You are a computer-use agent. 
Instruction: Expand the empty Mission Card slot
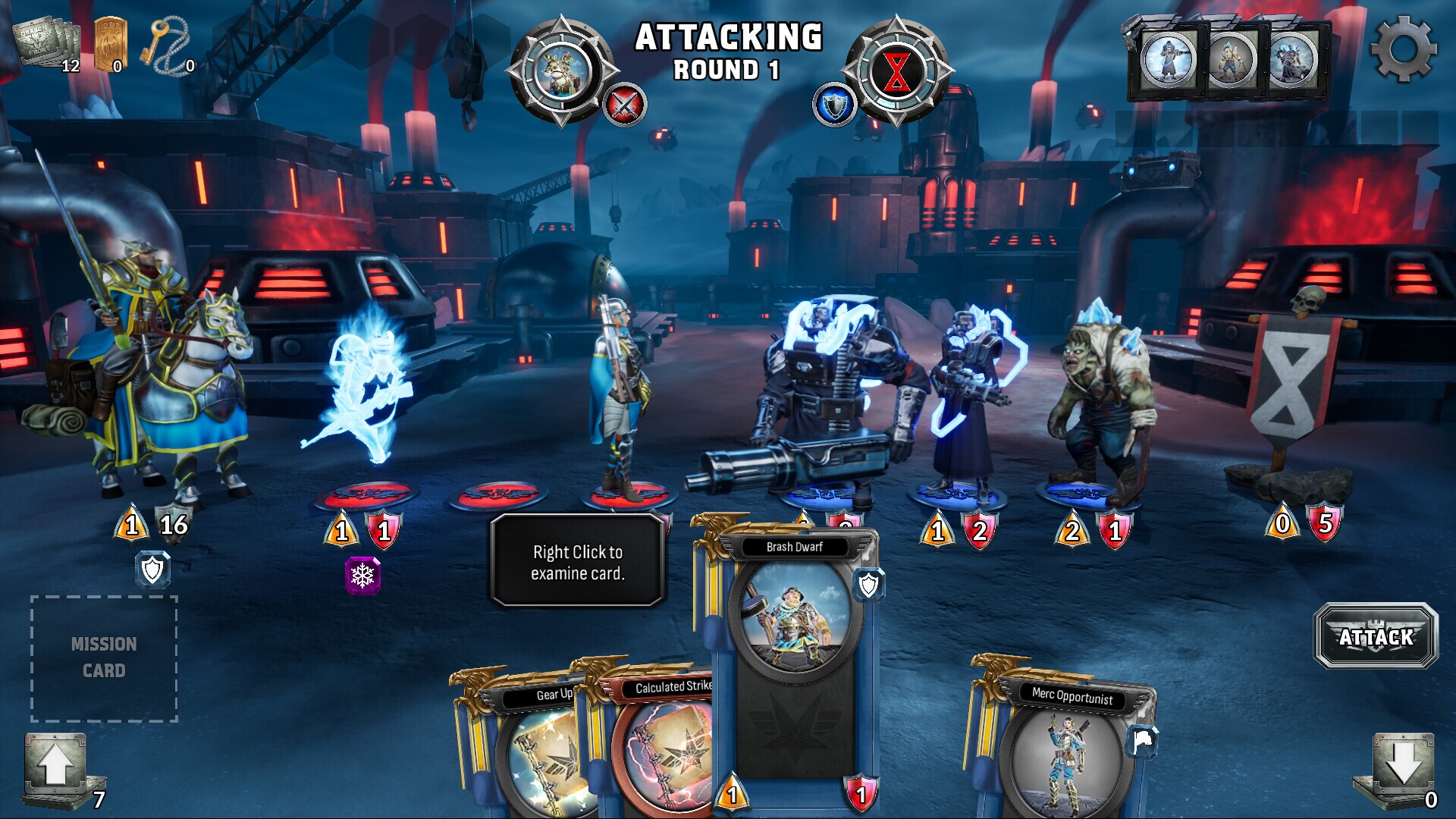pos(105,657)
